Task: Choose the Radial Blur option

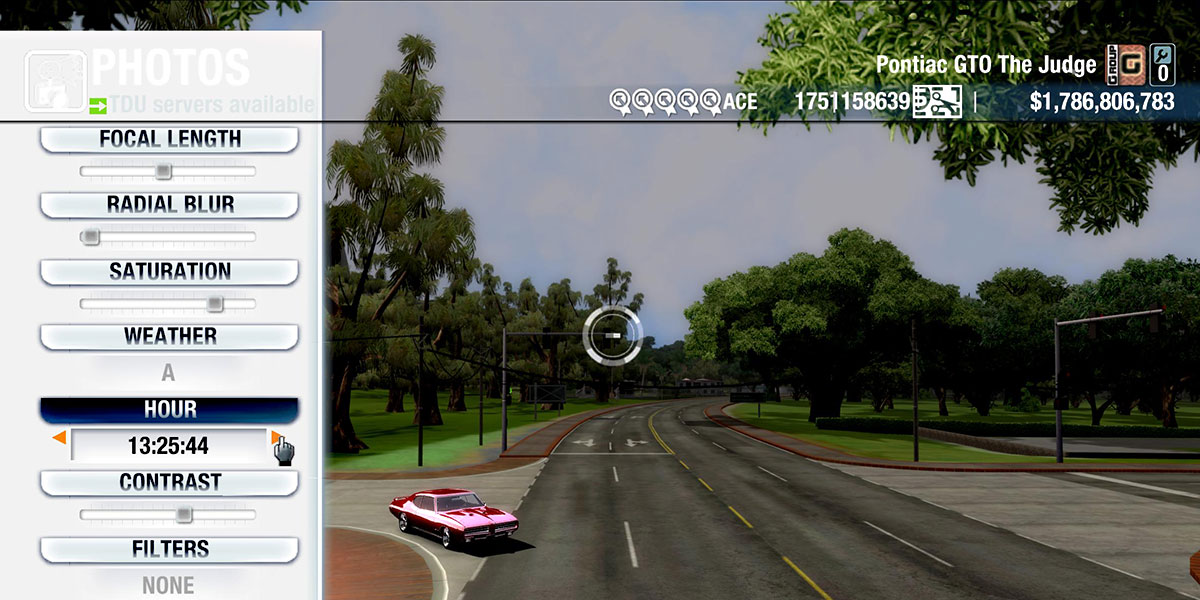Action: pos(169,204)
